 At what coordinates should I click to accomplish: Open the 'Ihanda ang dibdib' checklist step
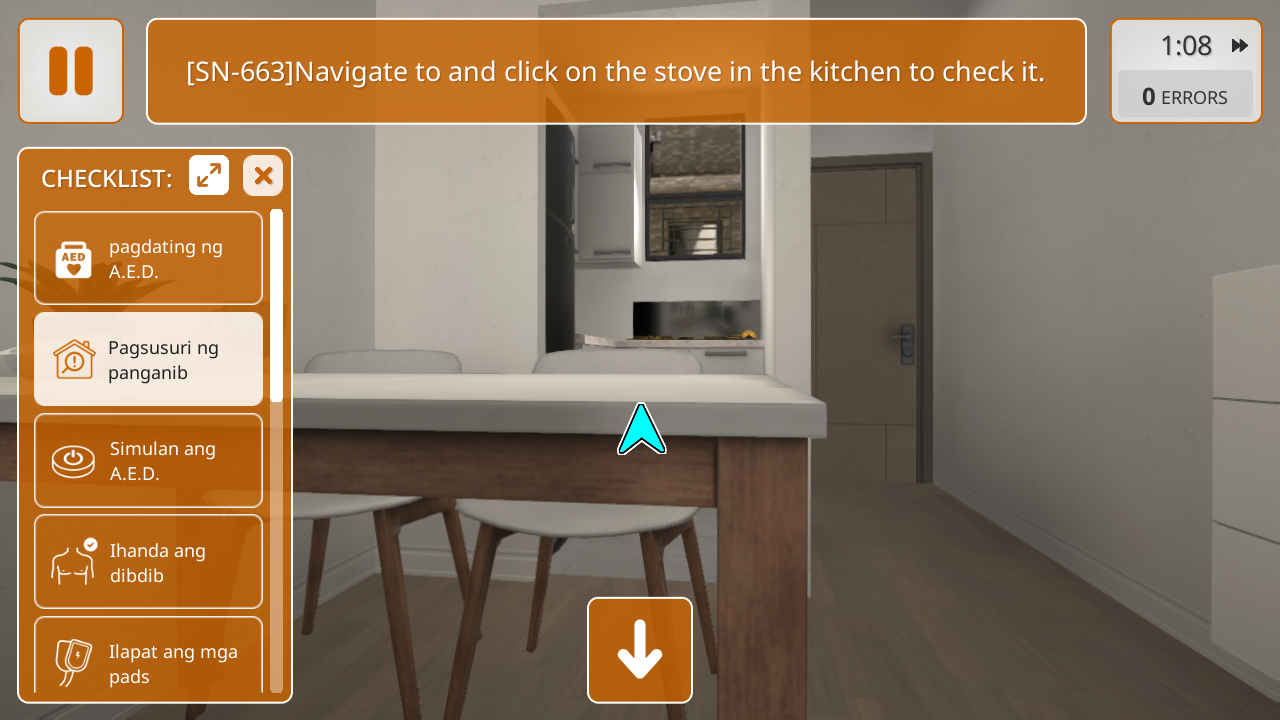click(148, 561)
